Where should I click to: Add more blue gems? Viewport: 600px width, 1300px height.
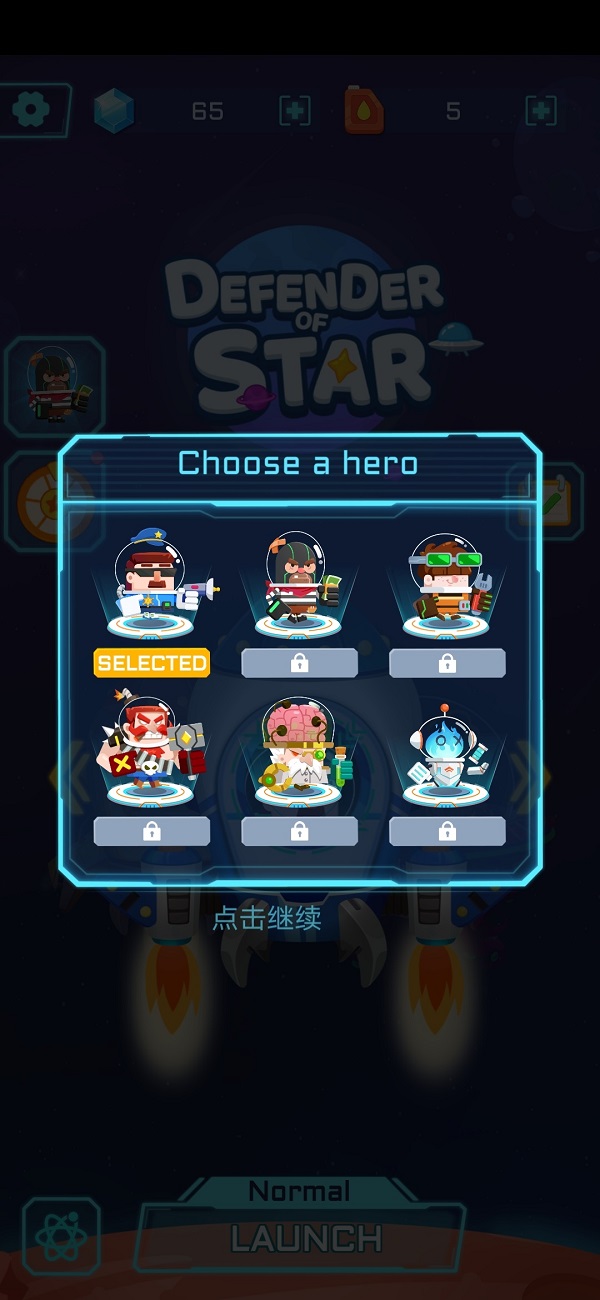295,110
